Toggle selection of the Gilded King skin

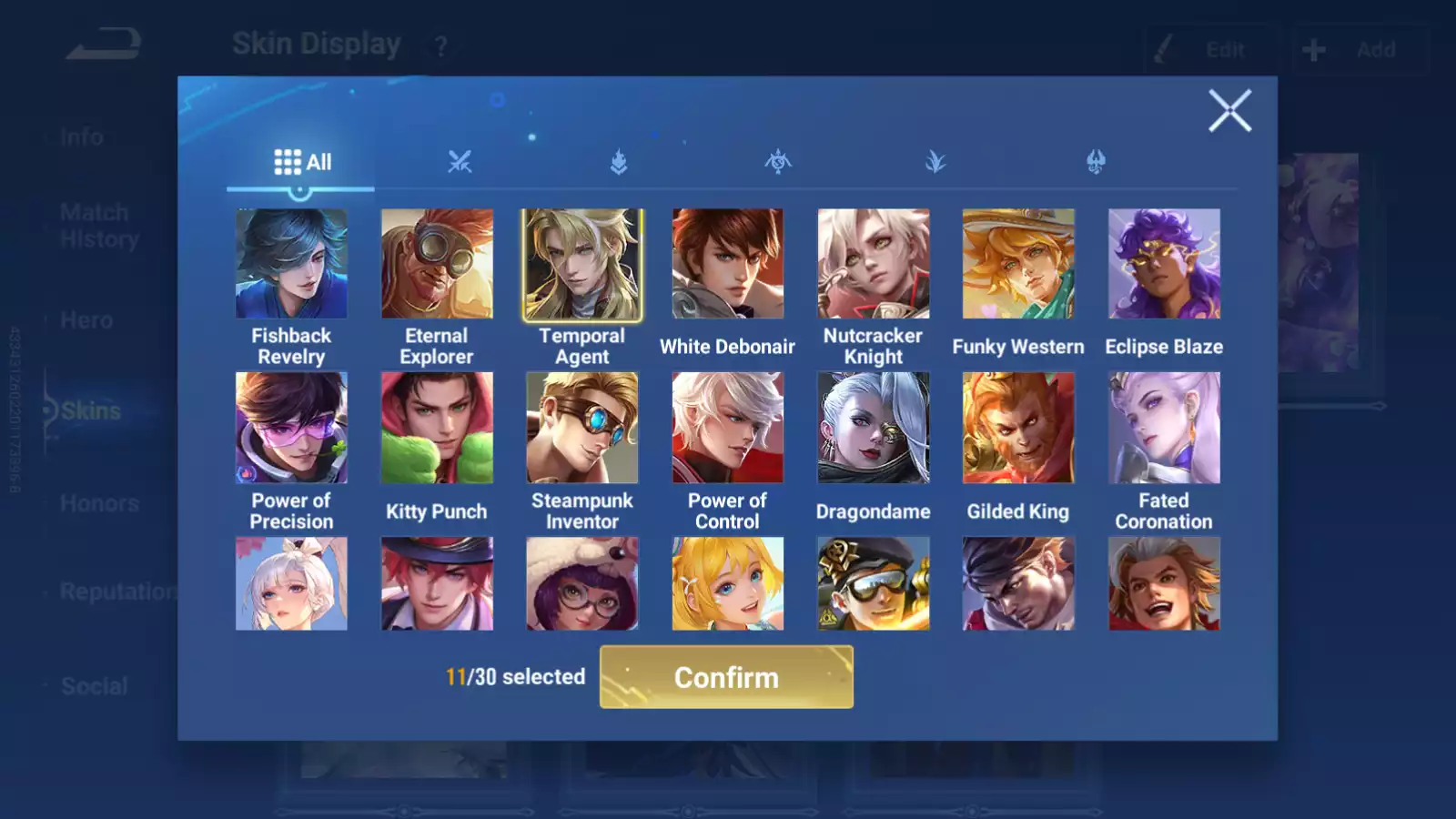coord(1017,428)
